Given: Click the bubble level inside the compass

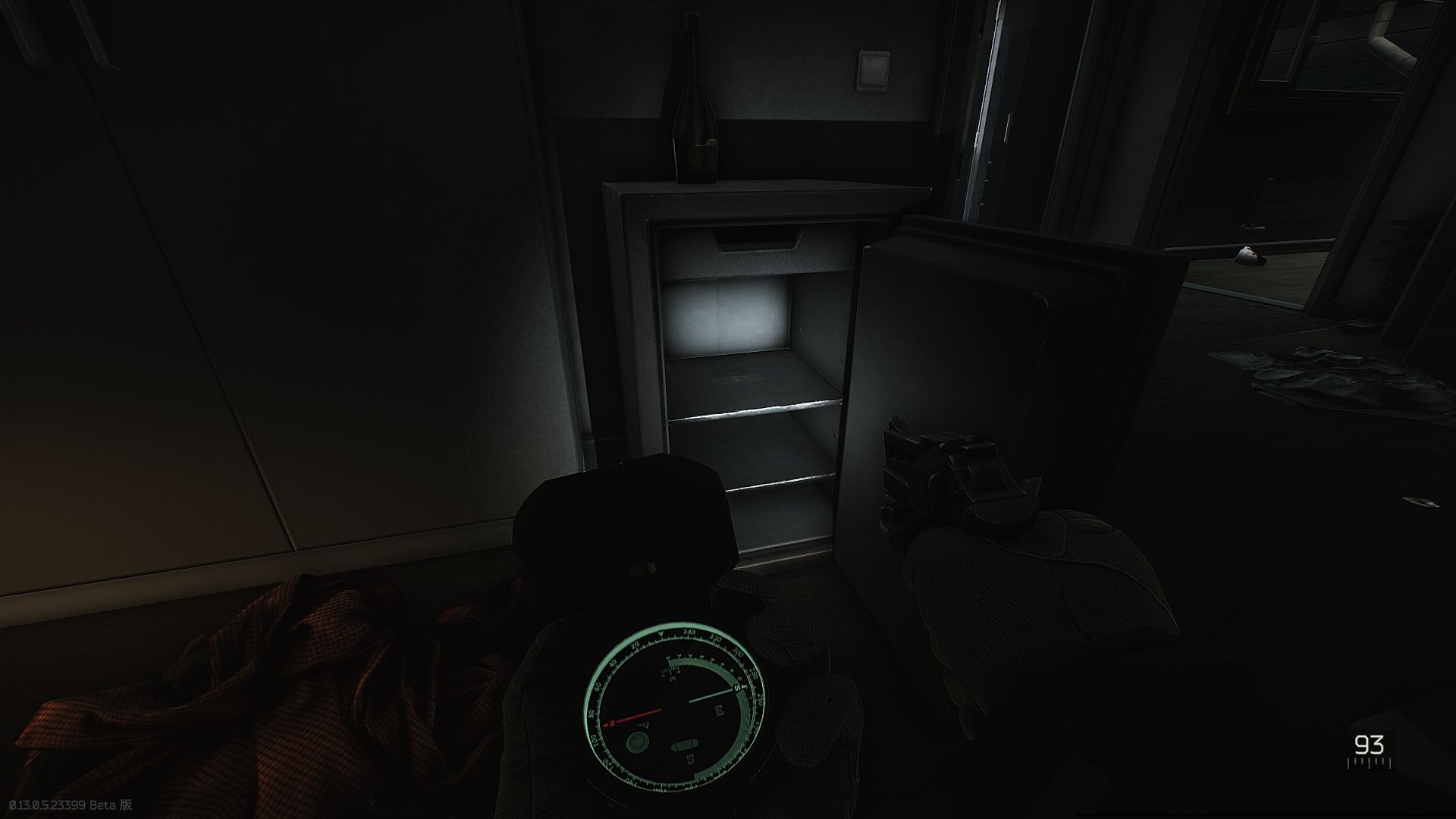Looking at the screenshot, I should point(686,744).
